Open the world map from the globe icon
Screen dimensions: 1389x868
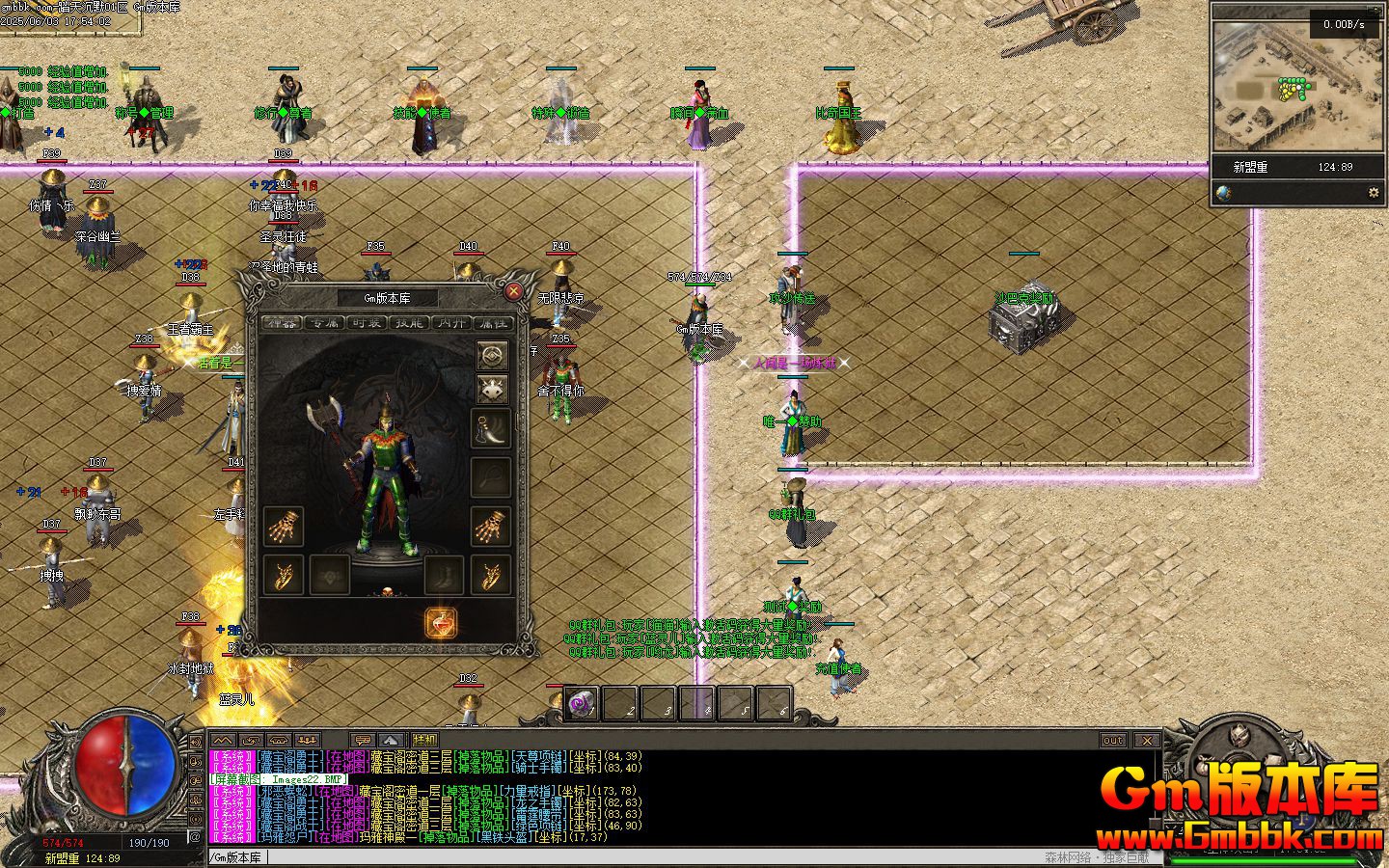(x=1223, y=193)
